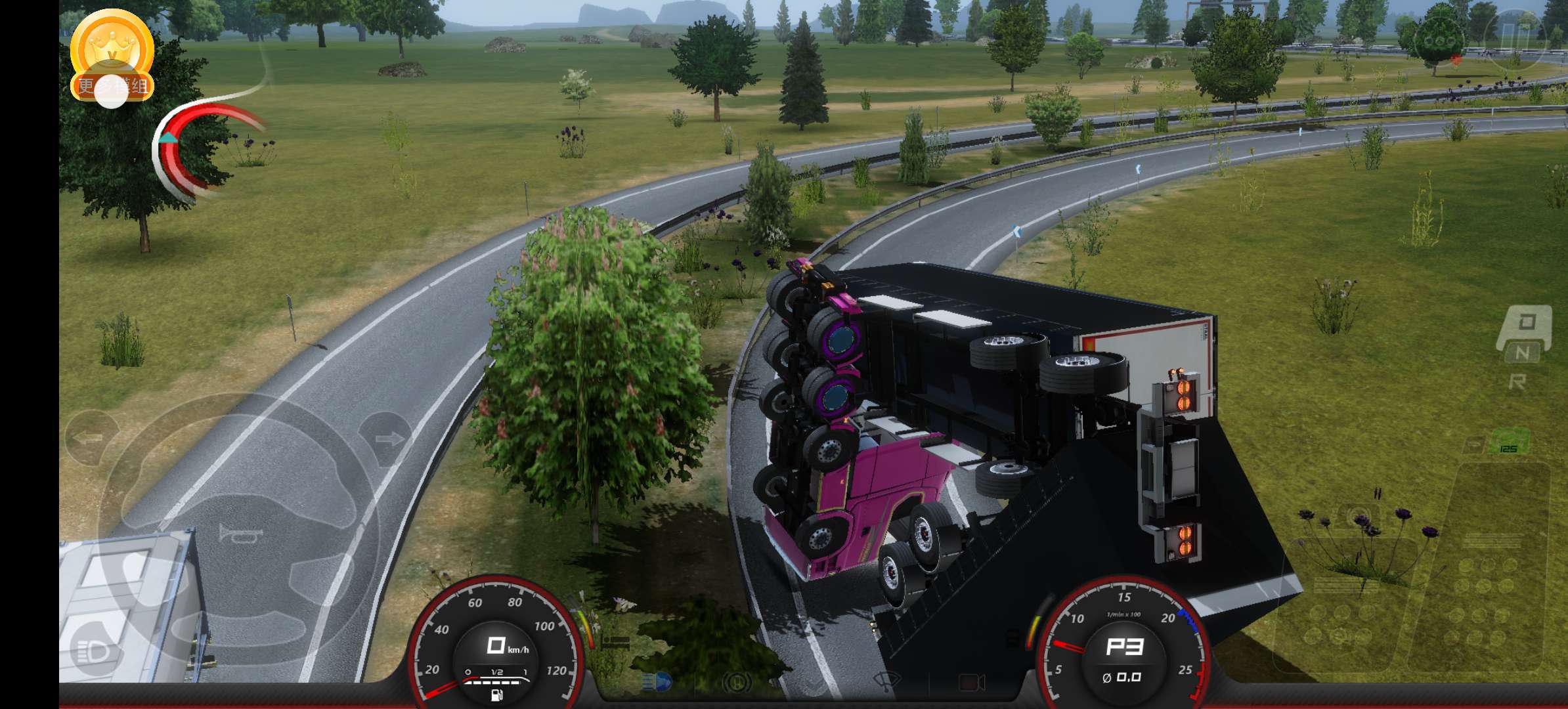Screen dimensions: 1568x709
Task: Shift into Reverse gear
Action: click(x=1517, y=381)
